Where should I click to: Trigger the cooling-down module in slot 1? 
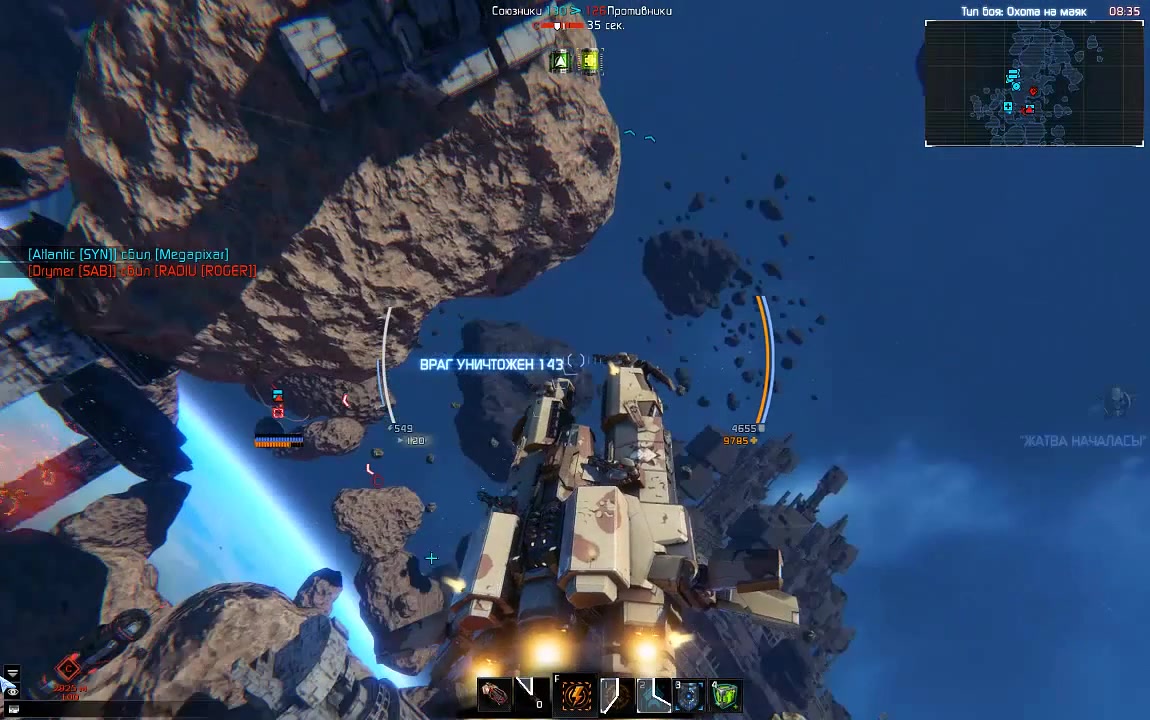click(616, 695)
